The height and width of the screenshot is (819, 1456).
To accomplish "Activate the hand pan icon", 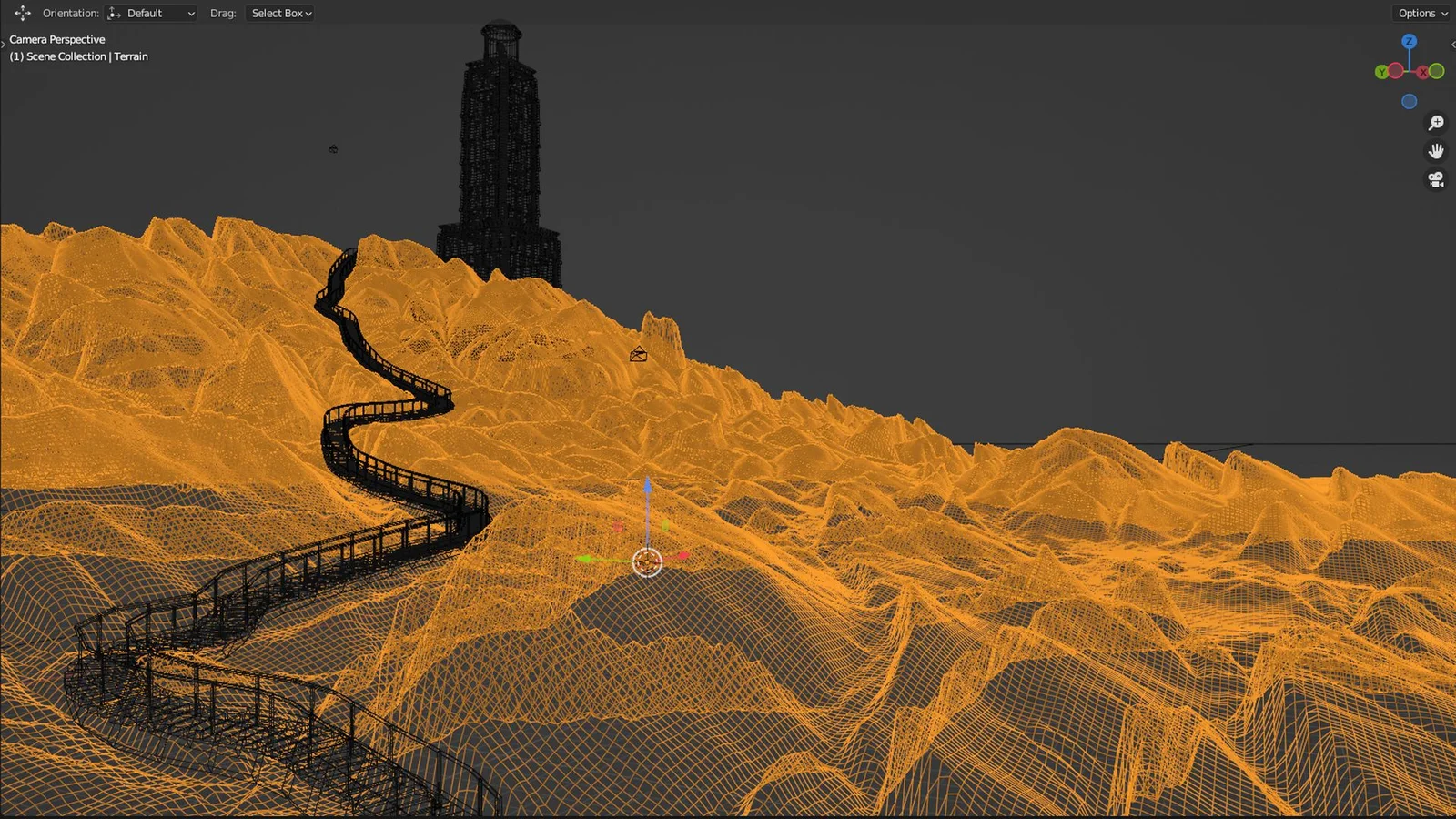I will [1436, 150].
